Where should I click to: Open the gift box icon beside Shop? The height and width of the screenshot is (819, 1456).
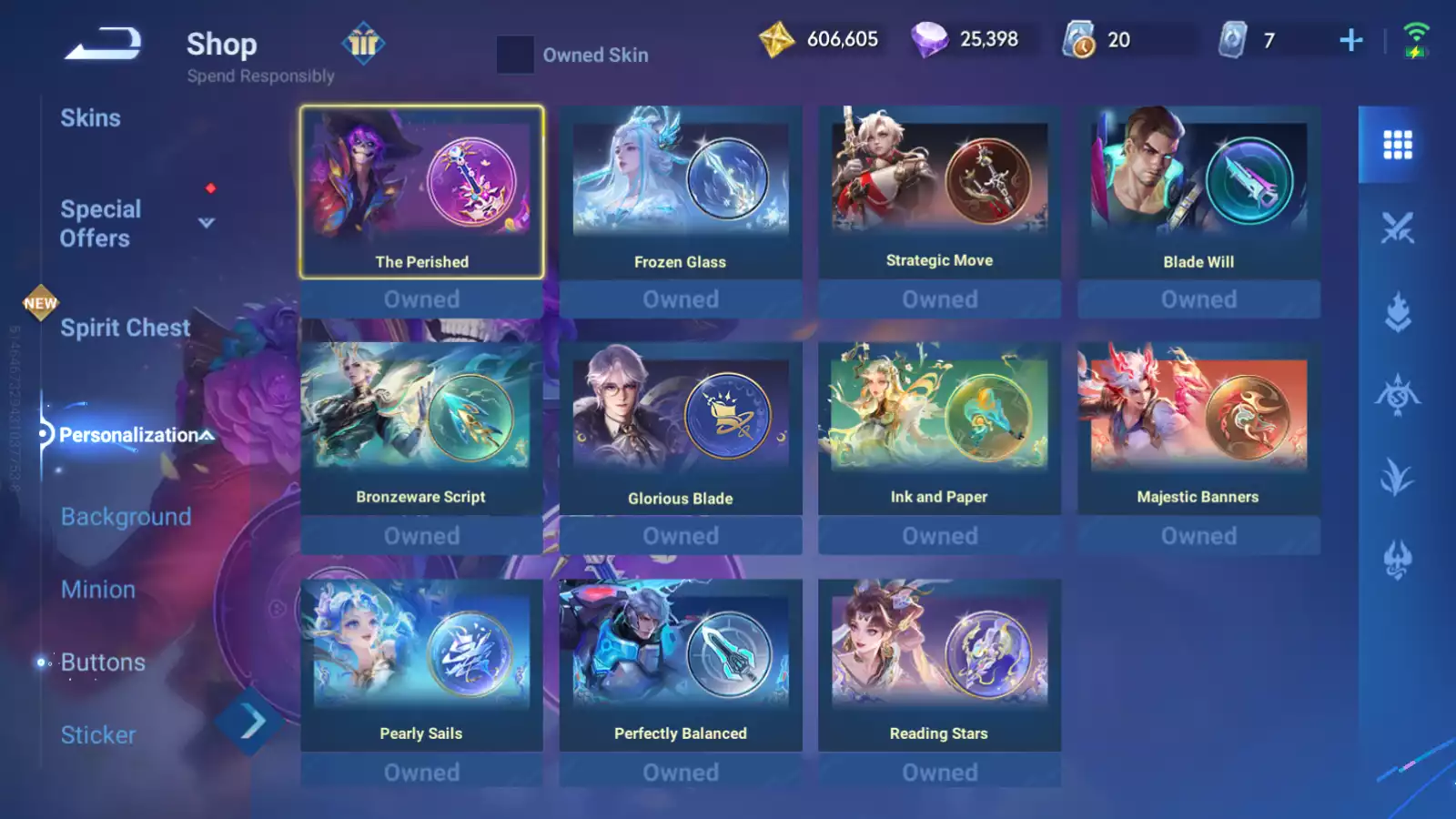pyautogui.click(x=363, y=43)
